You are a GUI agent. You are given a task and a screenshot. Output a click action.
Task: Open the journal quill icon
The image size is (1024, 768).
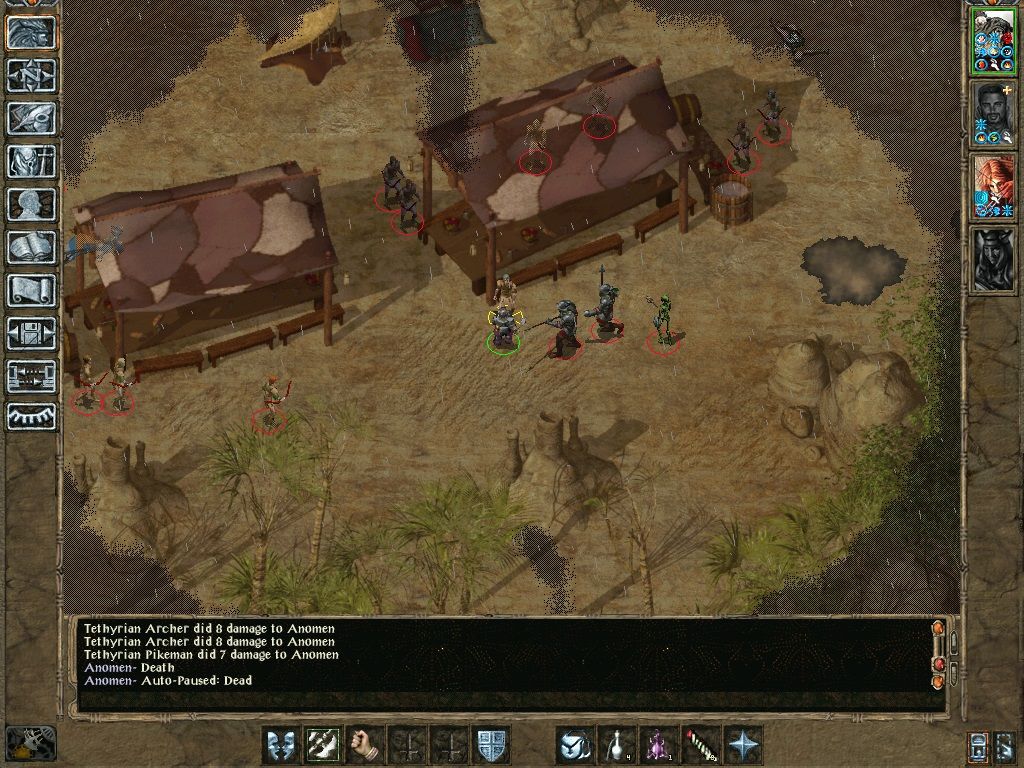pos(31,118)
